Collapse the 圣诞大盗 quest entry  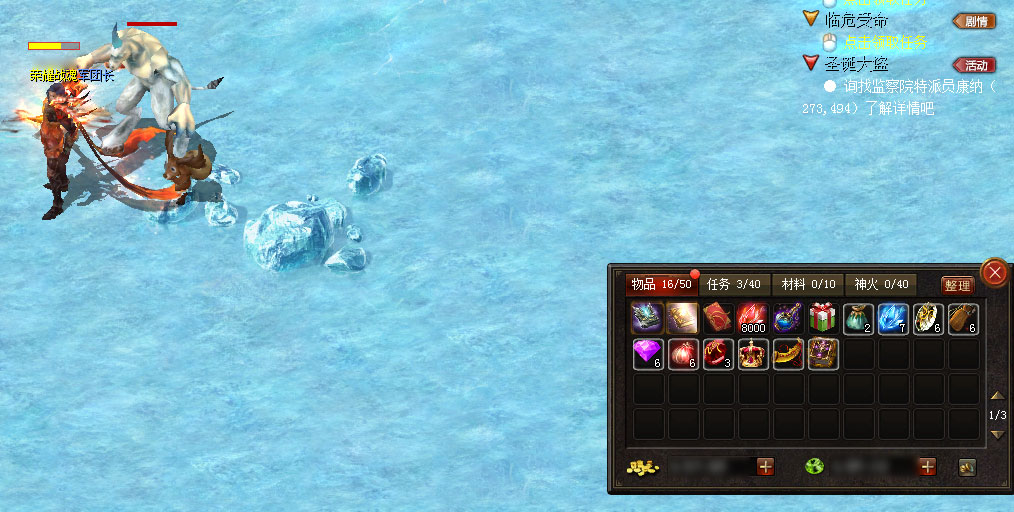coord(811,64)
